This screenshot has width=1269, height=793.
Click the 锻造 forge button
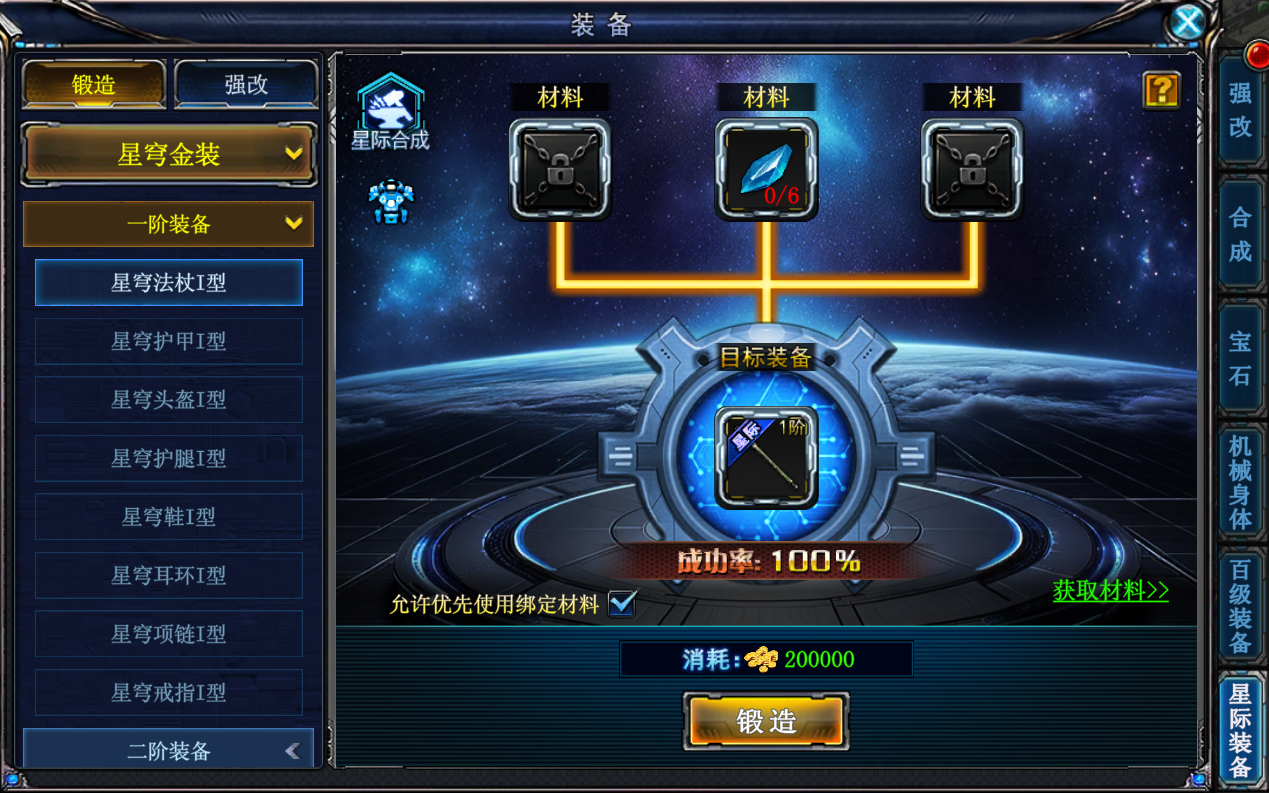(x=766, y=721)
